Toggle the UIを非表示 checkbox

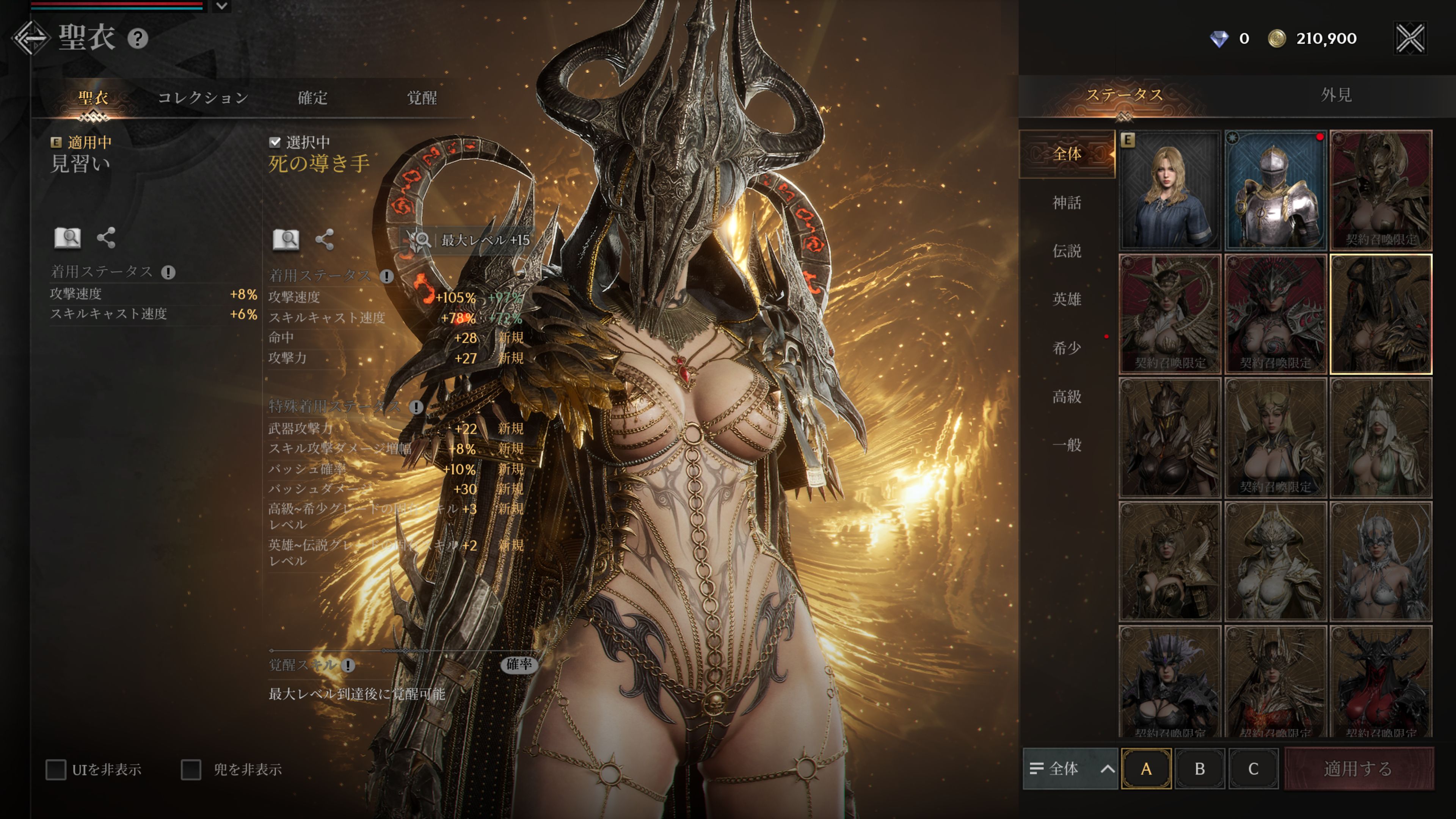56,769
